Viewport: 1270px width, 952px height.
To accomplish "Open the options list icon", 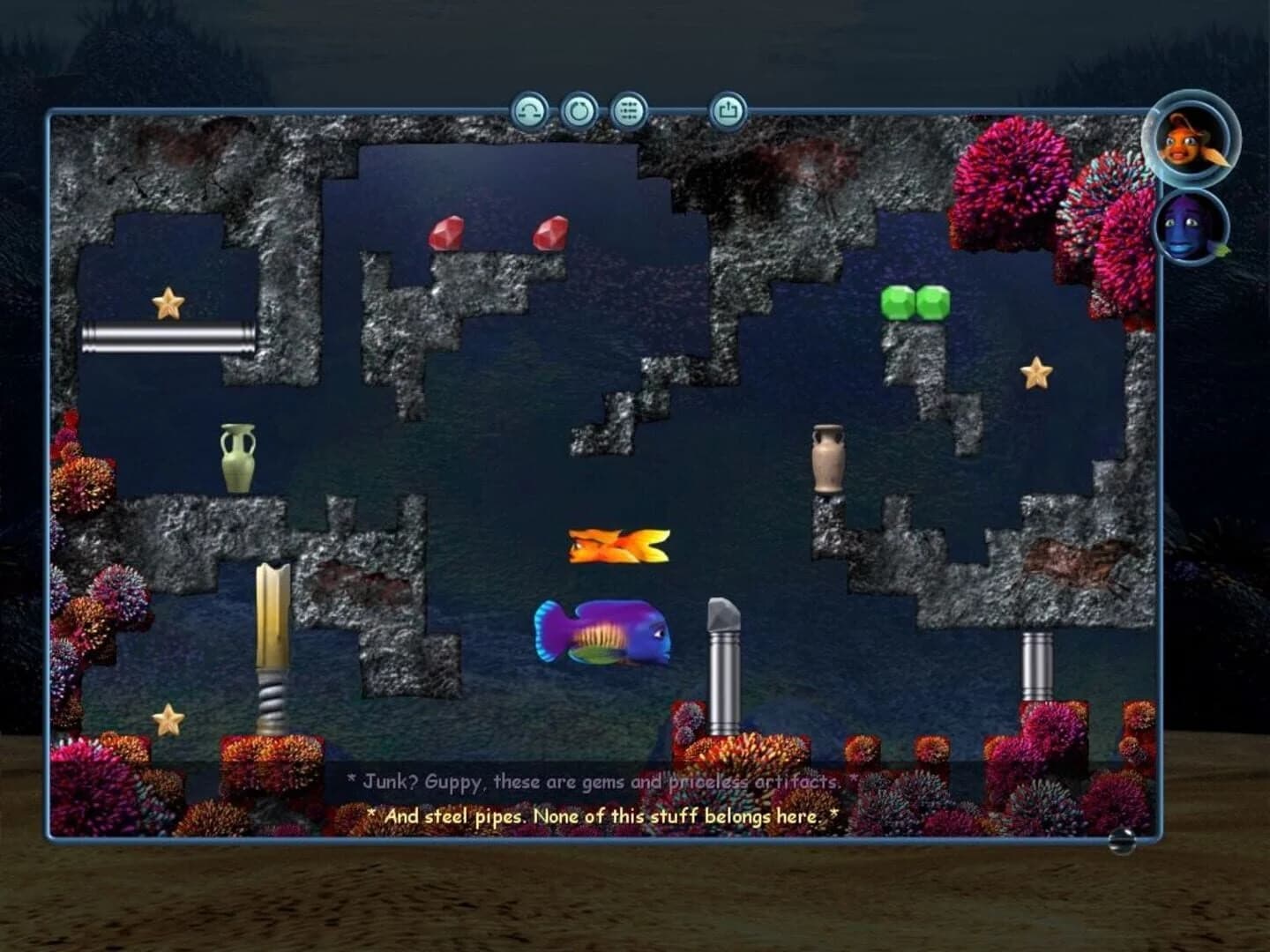I will click(631, 110).
